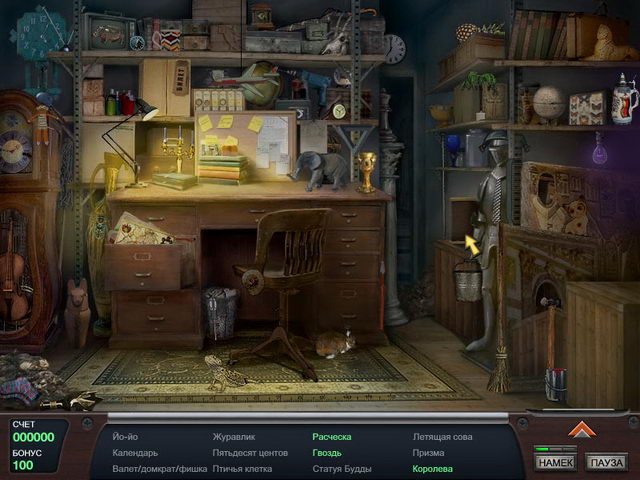Select the green Королева entry
The height and width of the screenshot is (480, 640).
tap(433, 468)
